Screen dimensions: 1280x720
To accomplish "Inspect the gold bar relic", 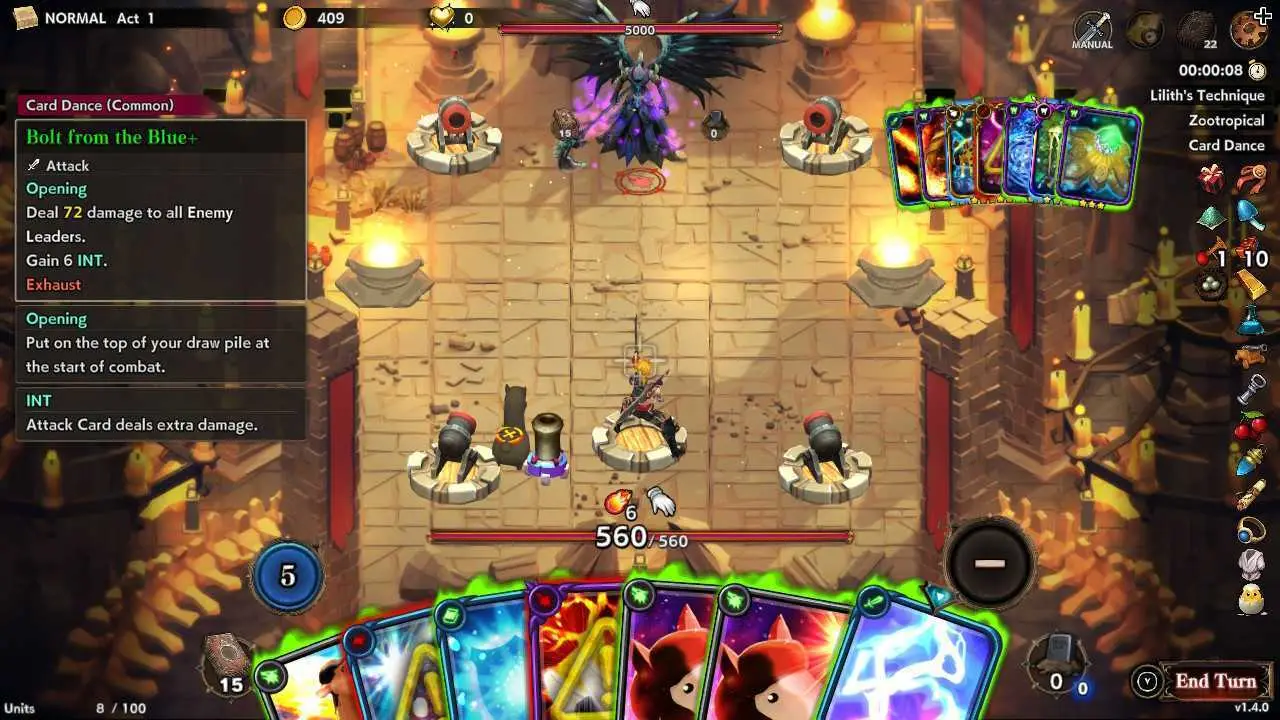I will 1252,285.
